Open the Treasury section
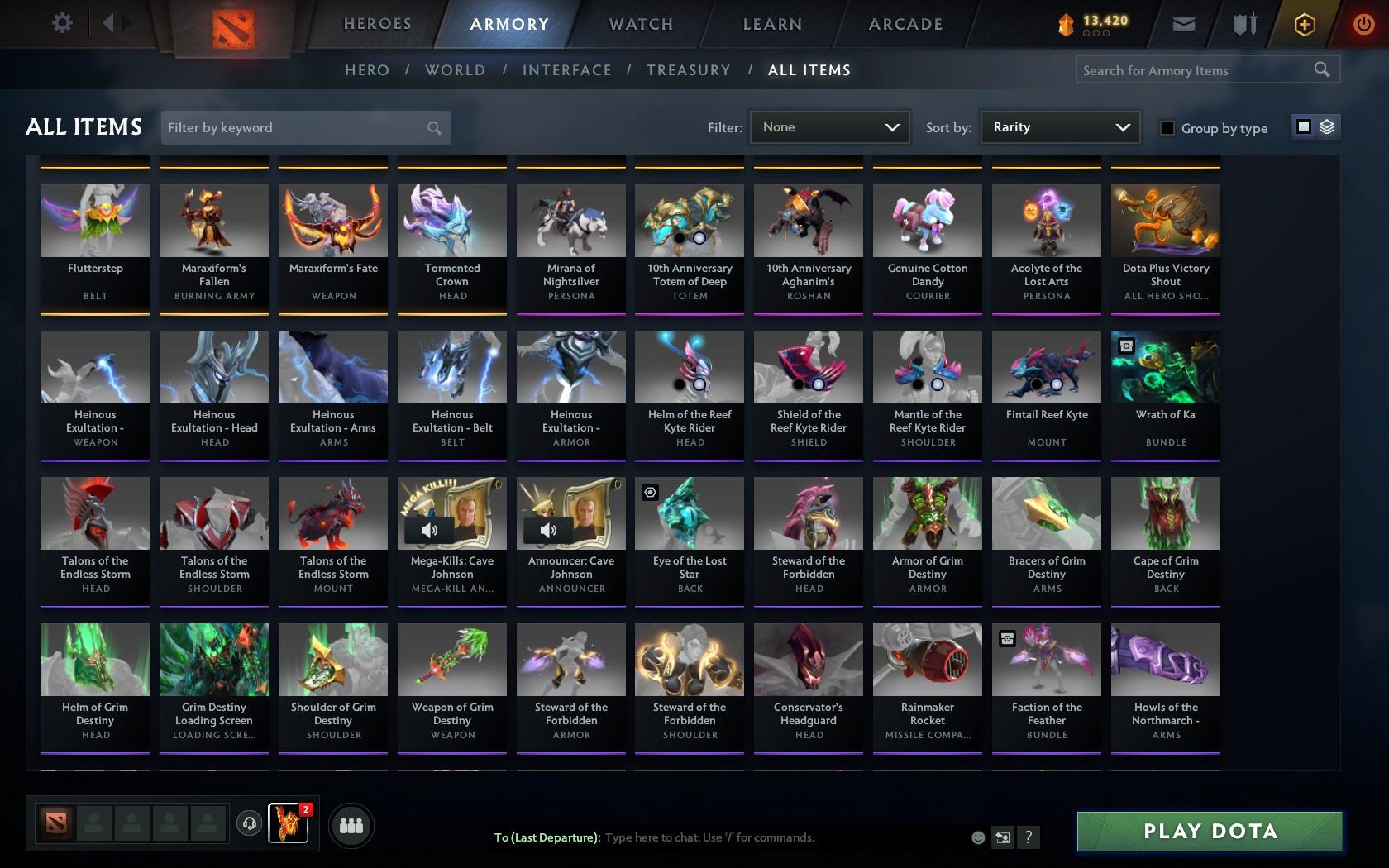The height and width of the screenshot is (868, 1389). pyautogui.click(x=689, y=70)
